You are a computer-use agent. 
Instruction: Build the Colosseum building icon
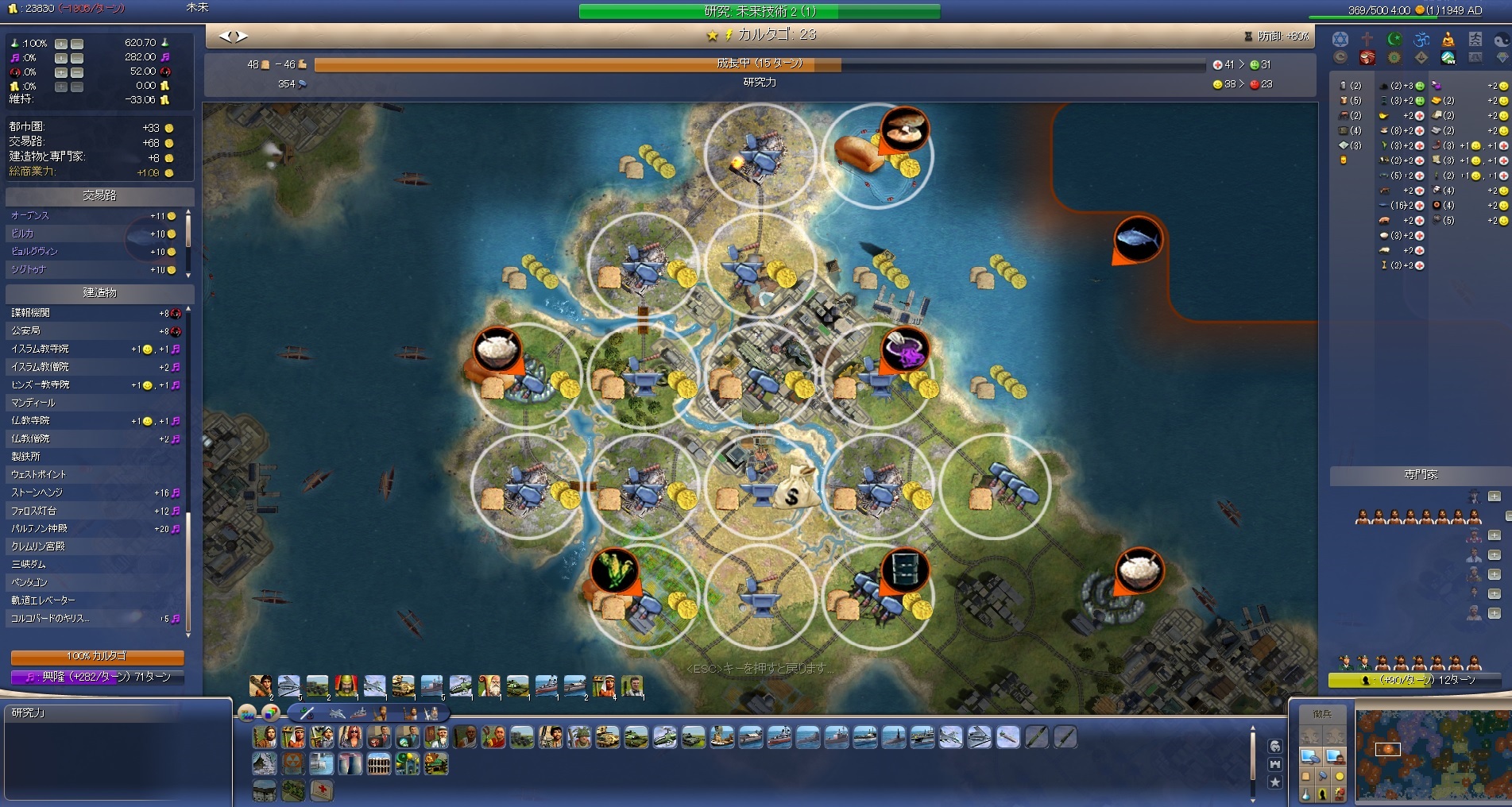[x=380, y=764]
